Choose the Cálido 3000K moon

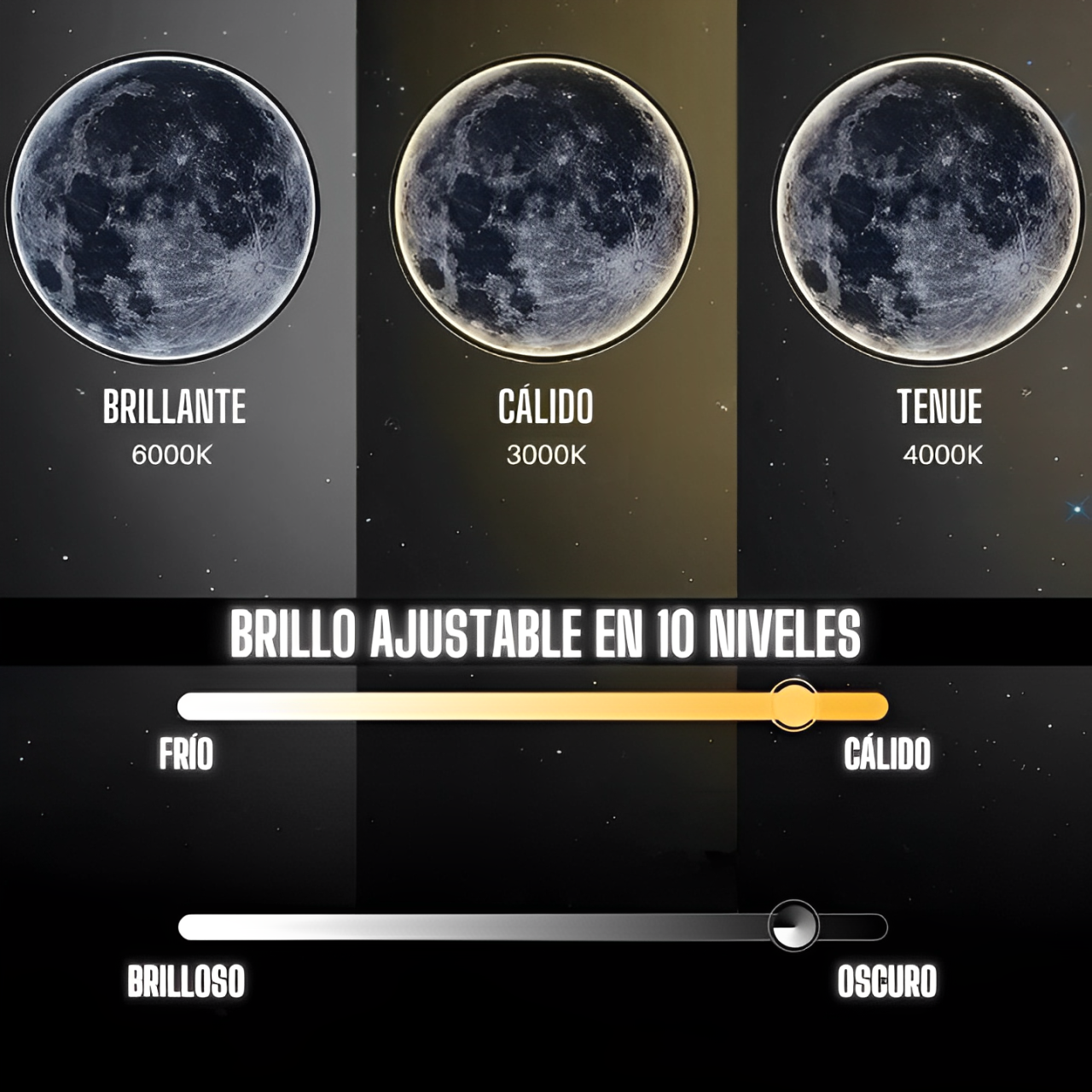pyautogui.click(x=545, y=208)
